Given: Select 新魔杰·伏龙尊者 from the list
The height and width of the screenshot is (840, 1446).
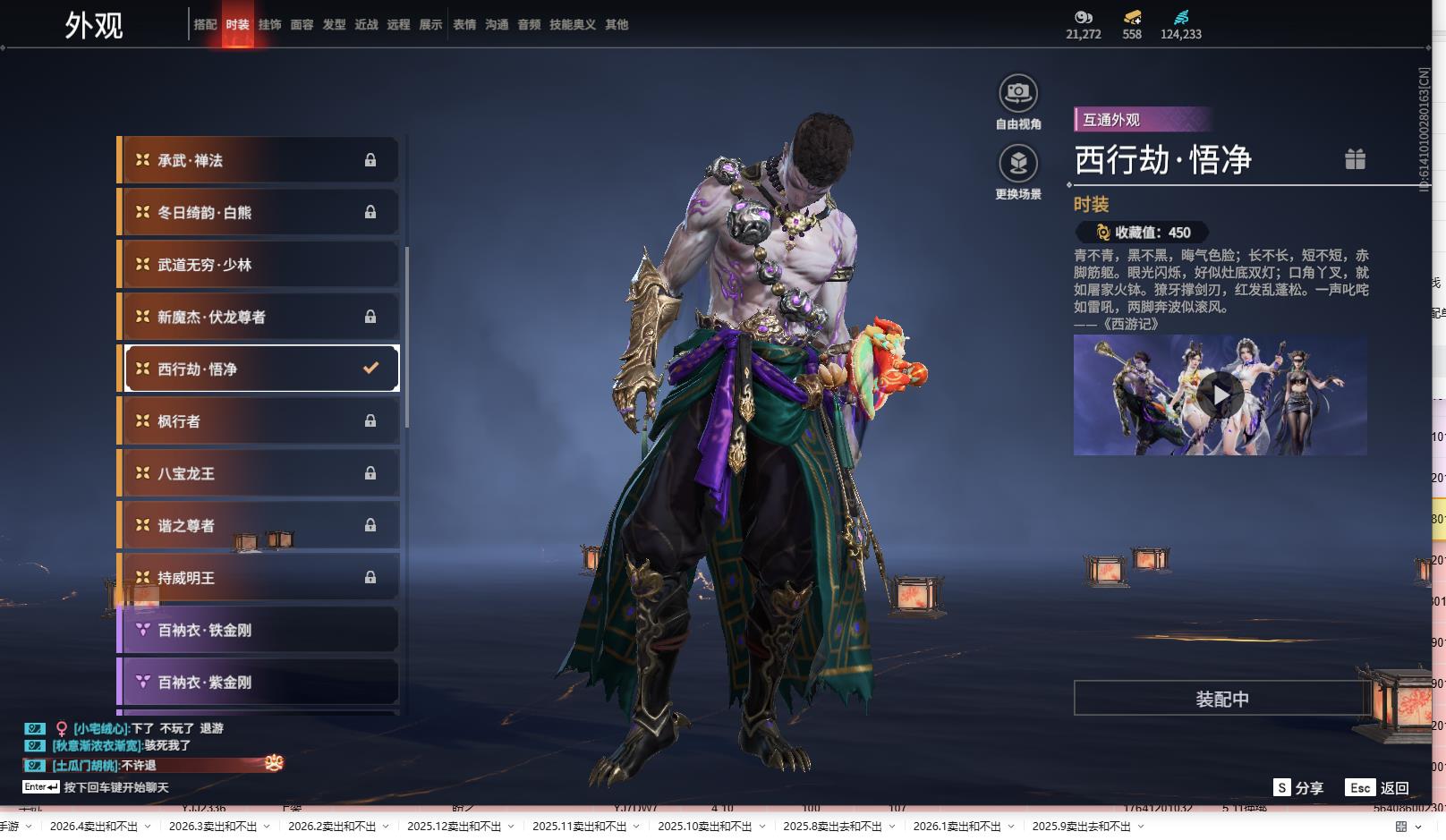Looking at the screenshot, I should pyautogui.click(x=259, y=317).
